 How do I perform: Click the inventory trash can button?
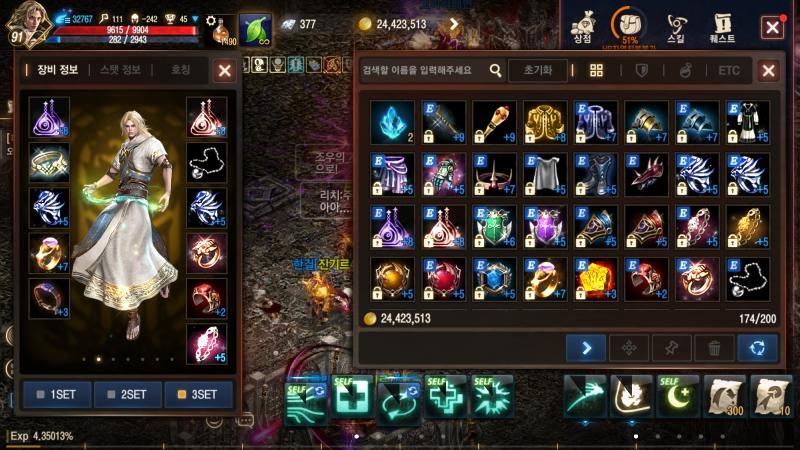[x=714, y=348]
